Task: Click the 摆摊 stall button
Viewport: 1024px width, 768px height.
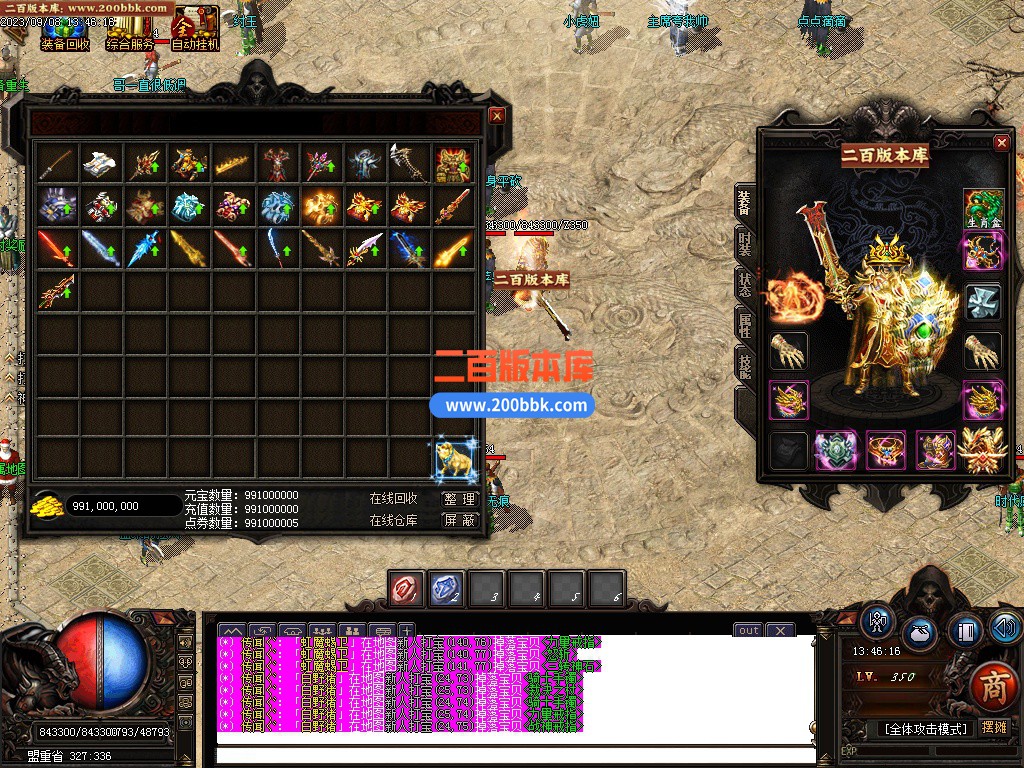Action: pos(995,728)
